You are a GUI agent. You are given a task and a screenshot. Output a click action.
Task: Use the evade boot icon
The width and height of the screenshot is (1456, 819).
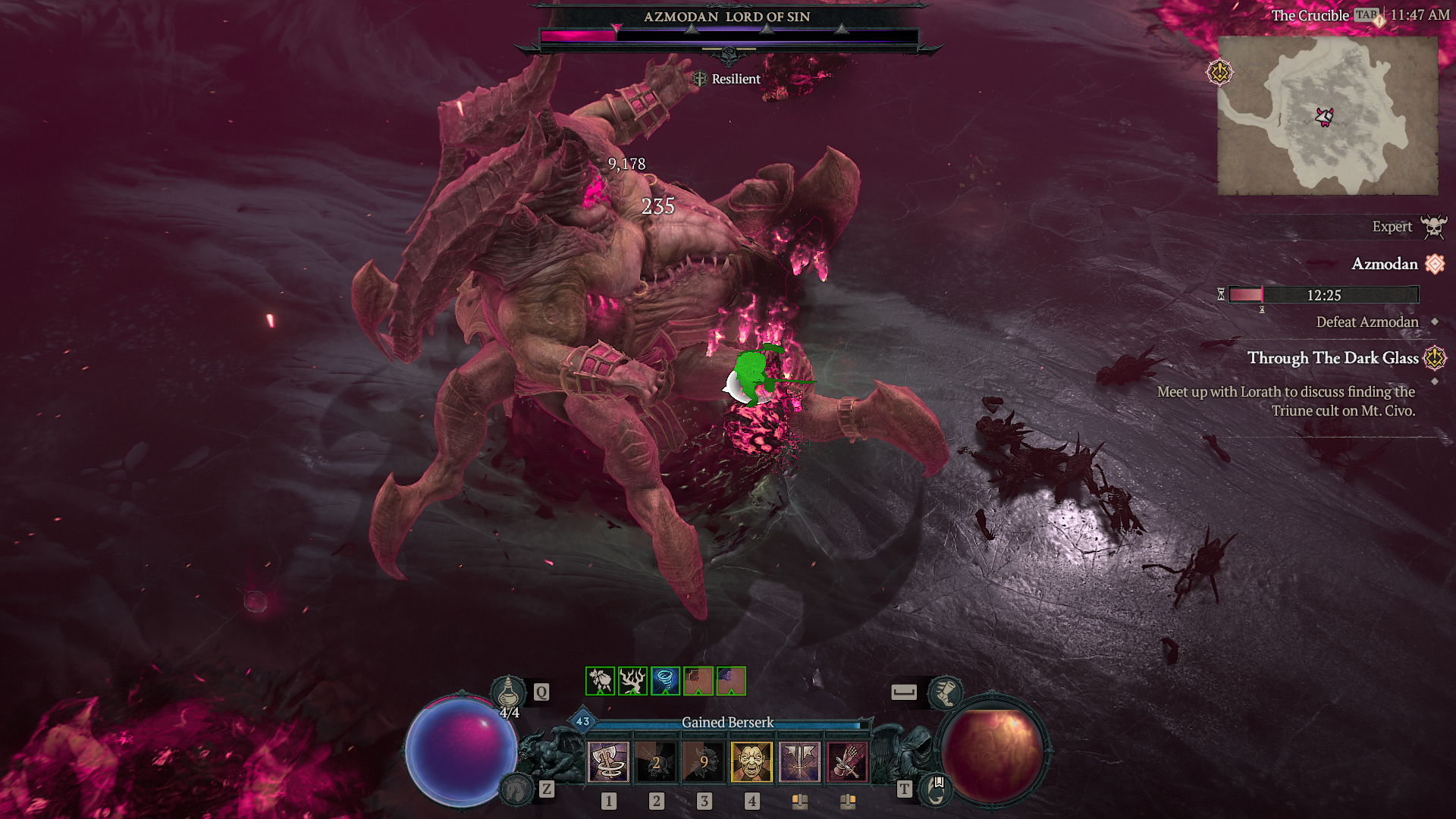tap(946, 692)
